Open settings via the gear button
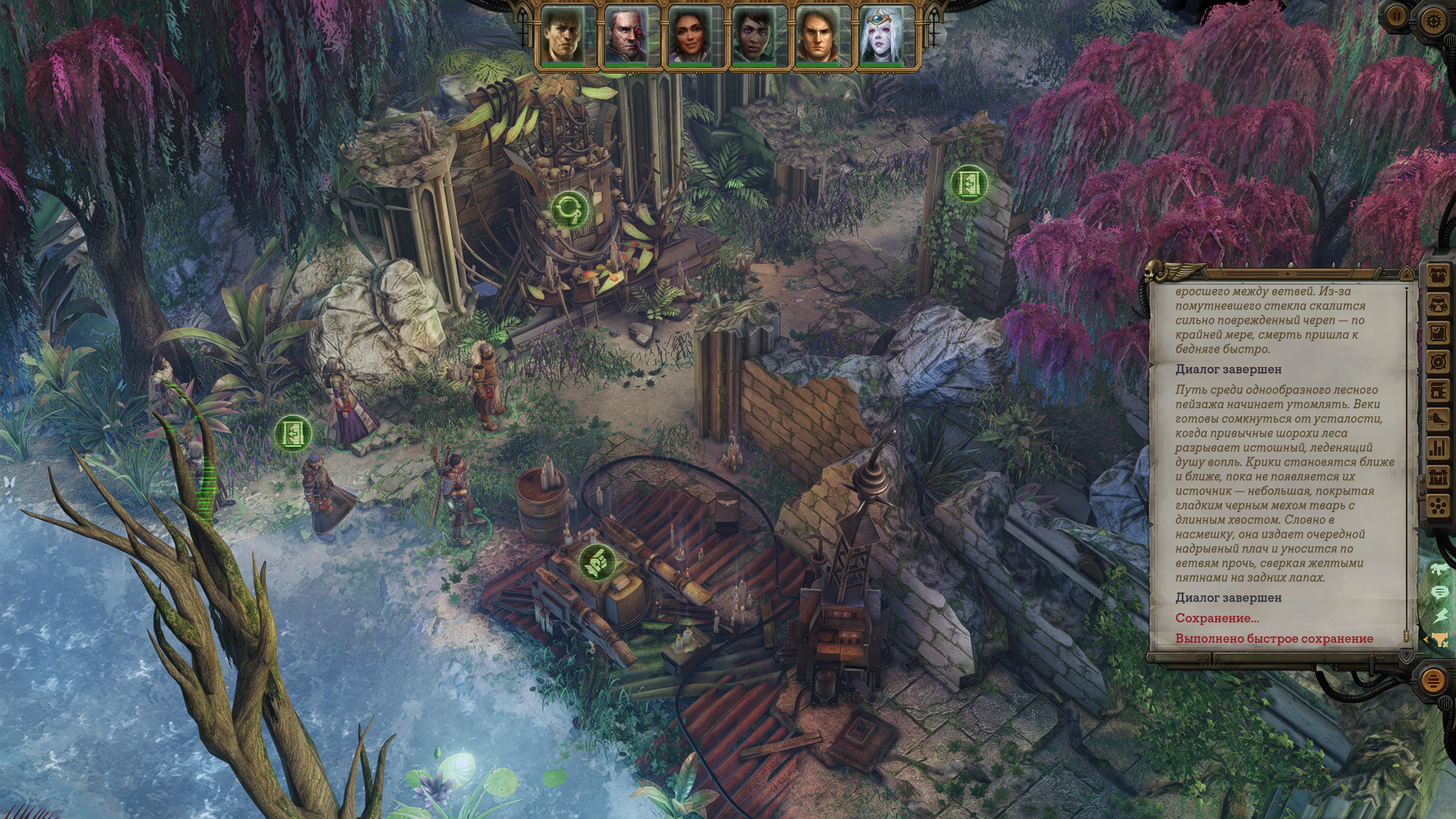The image size is (1456, 819). 1432,20
